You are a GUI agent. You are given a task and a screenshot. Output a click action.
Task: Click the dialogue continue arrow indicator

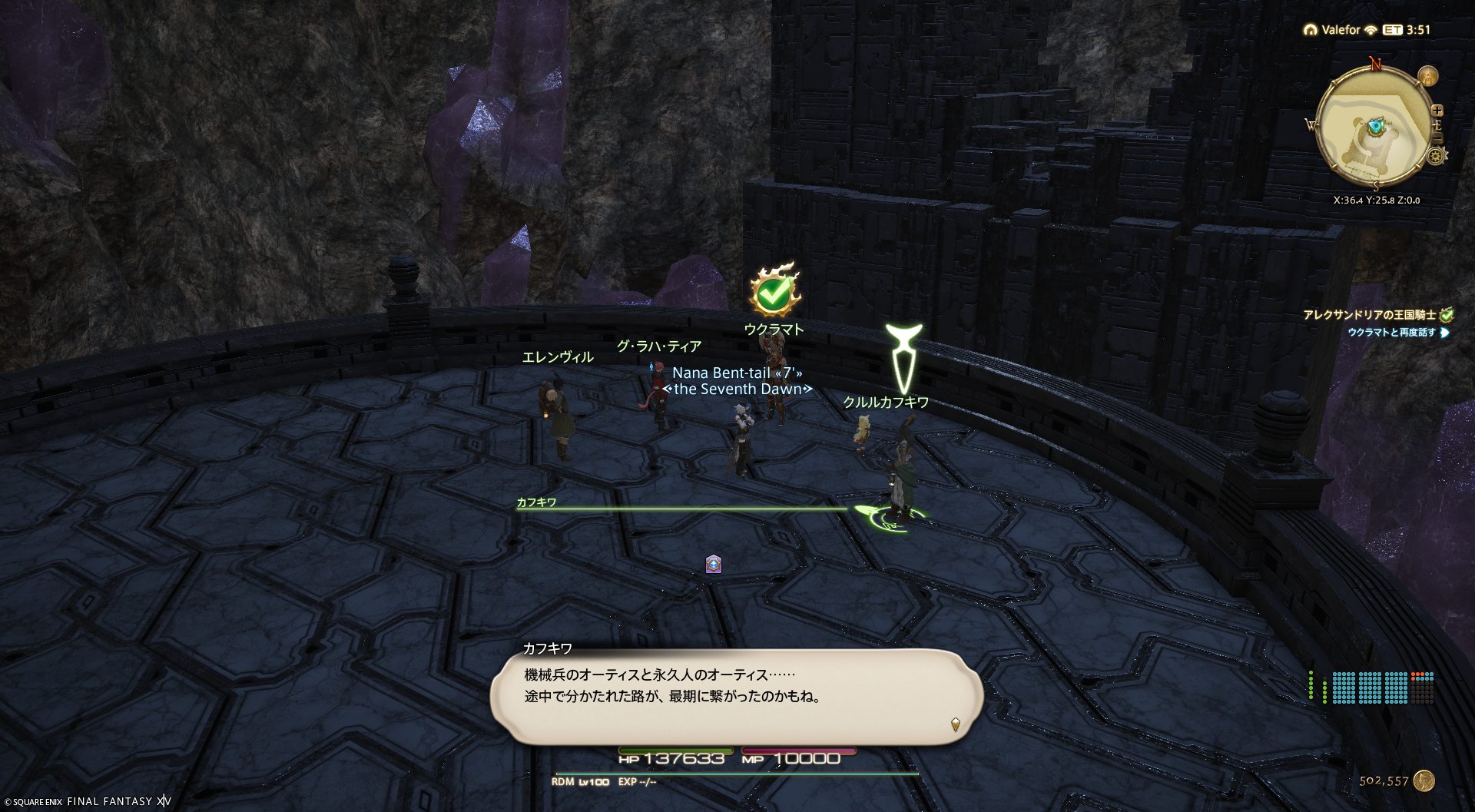[955, 724]
